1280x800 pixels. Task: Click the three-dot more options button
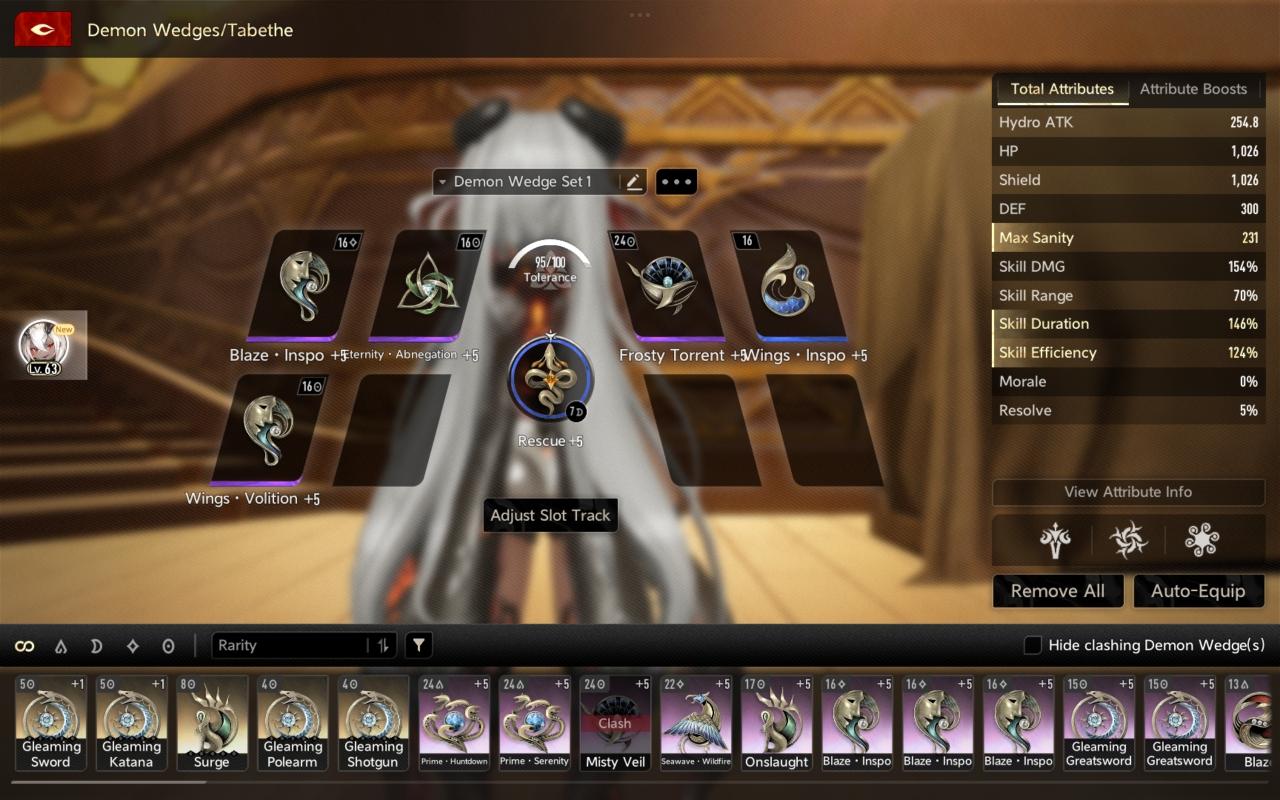coord(676,182)
